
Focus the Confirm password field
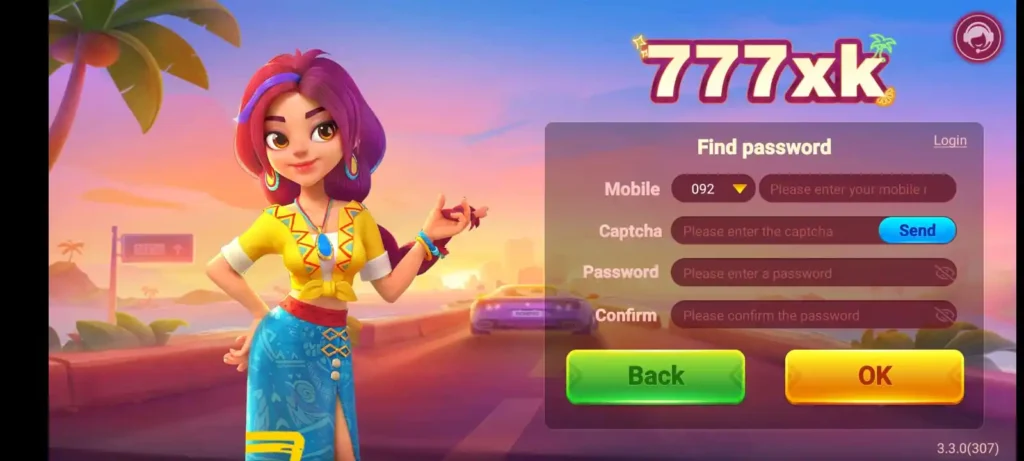click(800, 315)
